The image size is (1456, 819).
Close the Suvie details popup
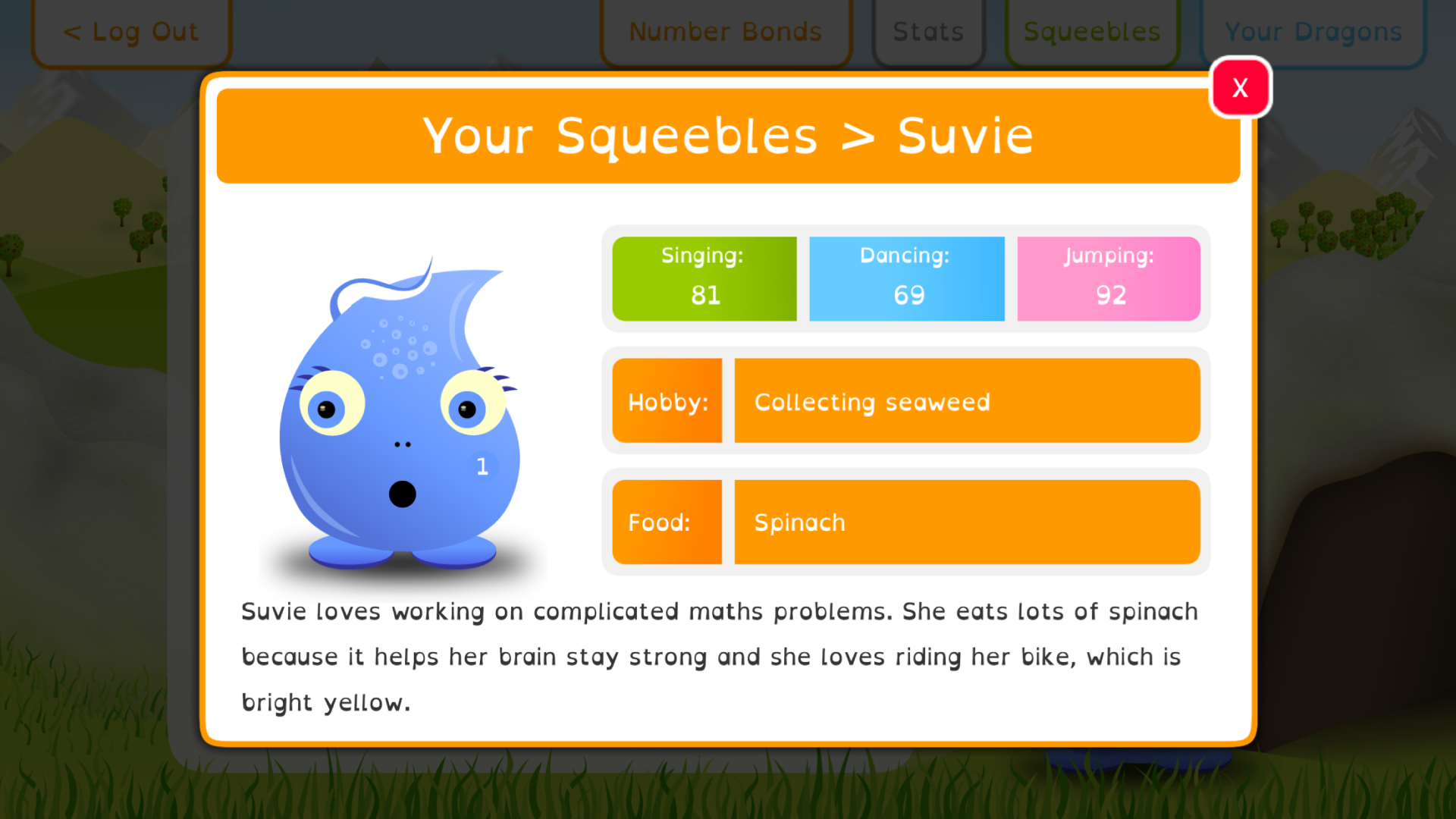pos(1241,87)
